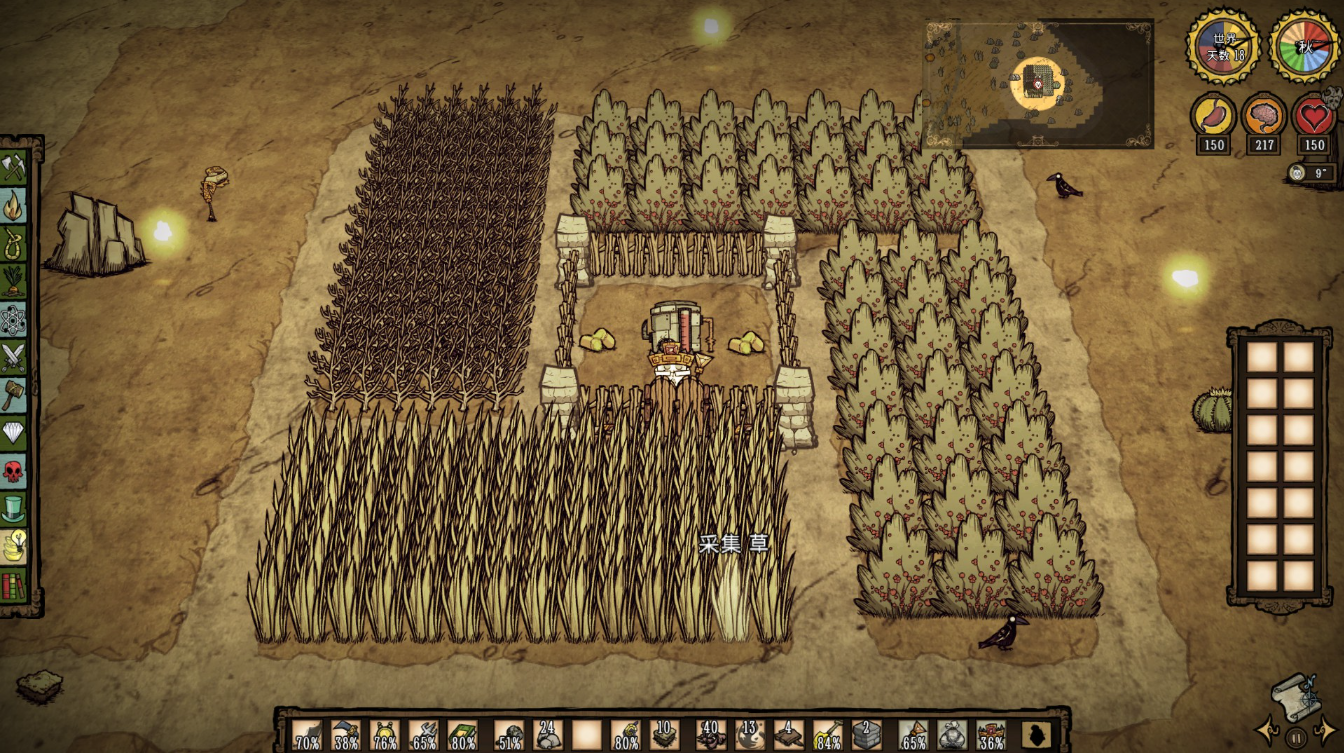Open the map scroll icon

tap(1297, 692)
